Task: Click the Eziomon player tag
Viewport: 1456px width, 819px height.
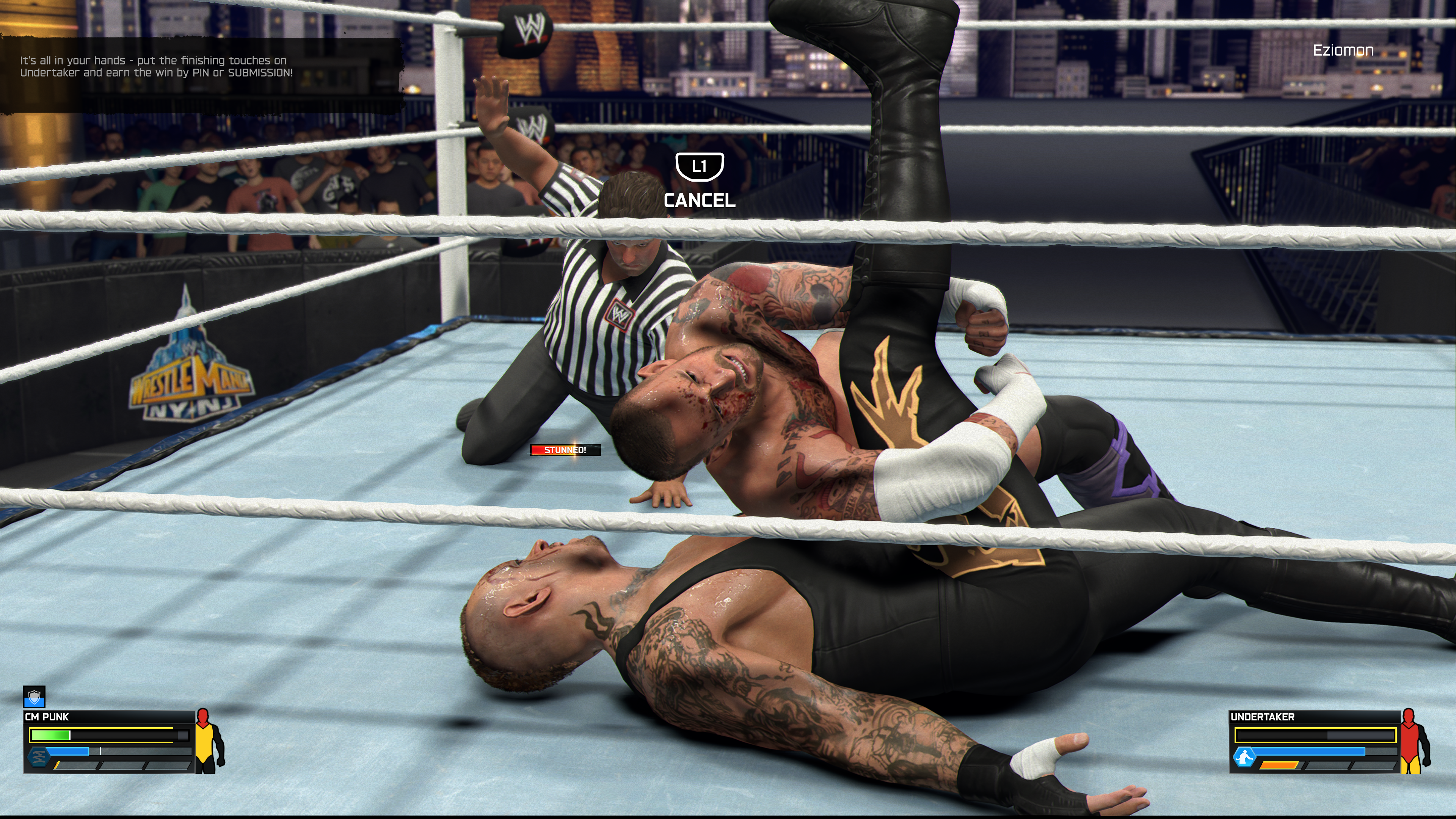Action: pos(1343,50)
